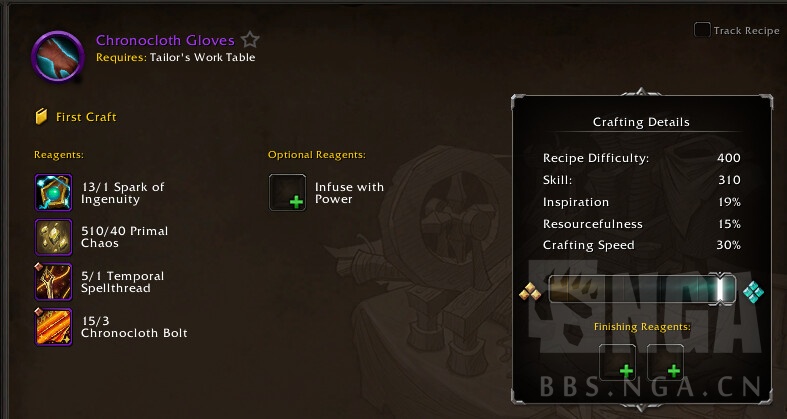The width and height of the screenshot is (787, 419).
Task: Click the Chronocloth Bolt reagent slot
Action: (53, 327)
